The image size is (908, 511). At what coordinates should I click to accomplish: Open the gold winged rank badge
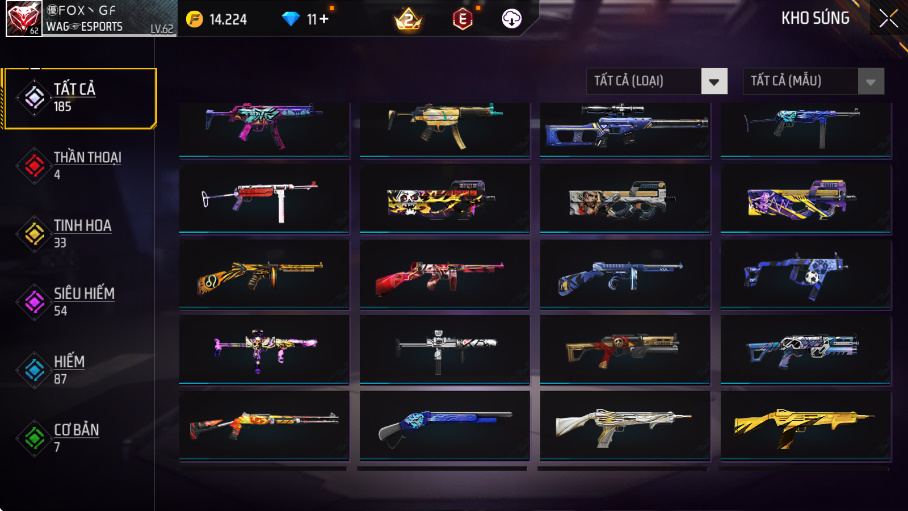408,18
